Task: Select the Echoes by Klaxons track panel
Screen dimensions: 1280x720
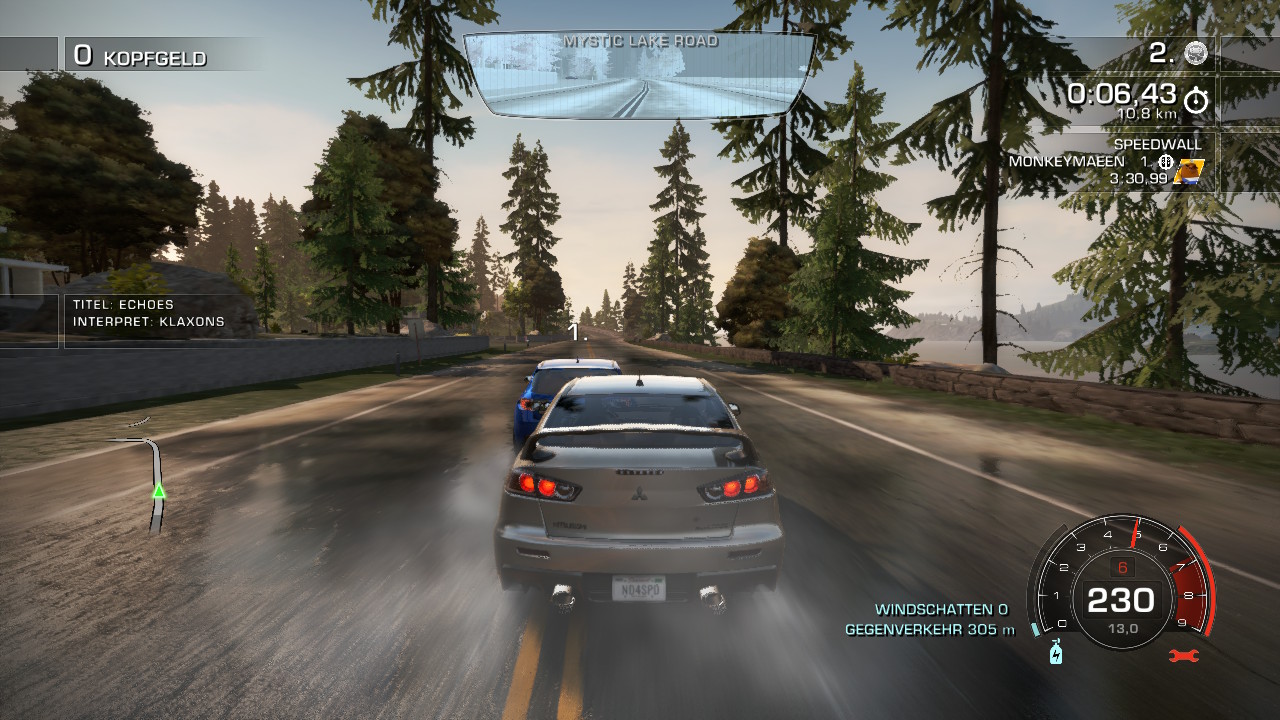Action: (x=150, y=313)
